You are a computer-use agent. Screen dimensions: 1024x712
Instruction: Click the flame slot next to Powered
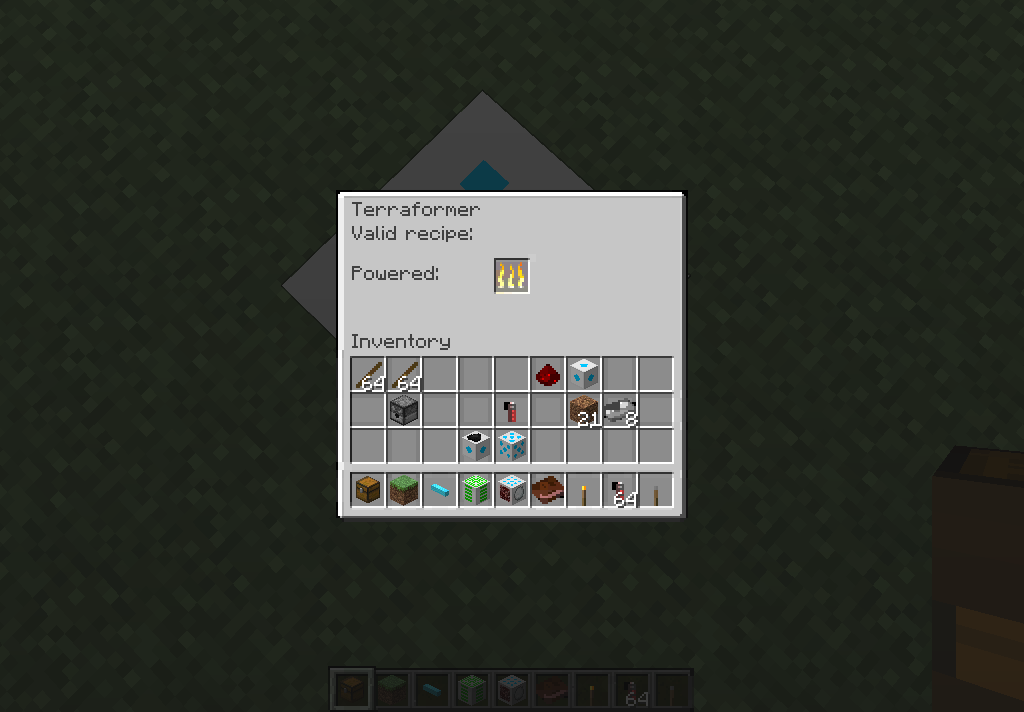coord(512,276)
